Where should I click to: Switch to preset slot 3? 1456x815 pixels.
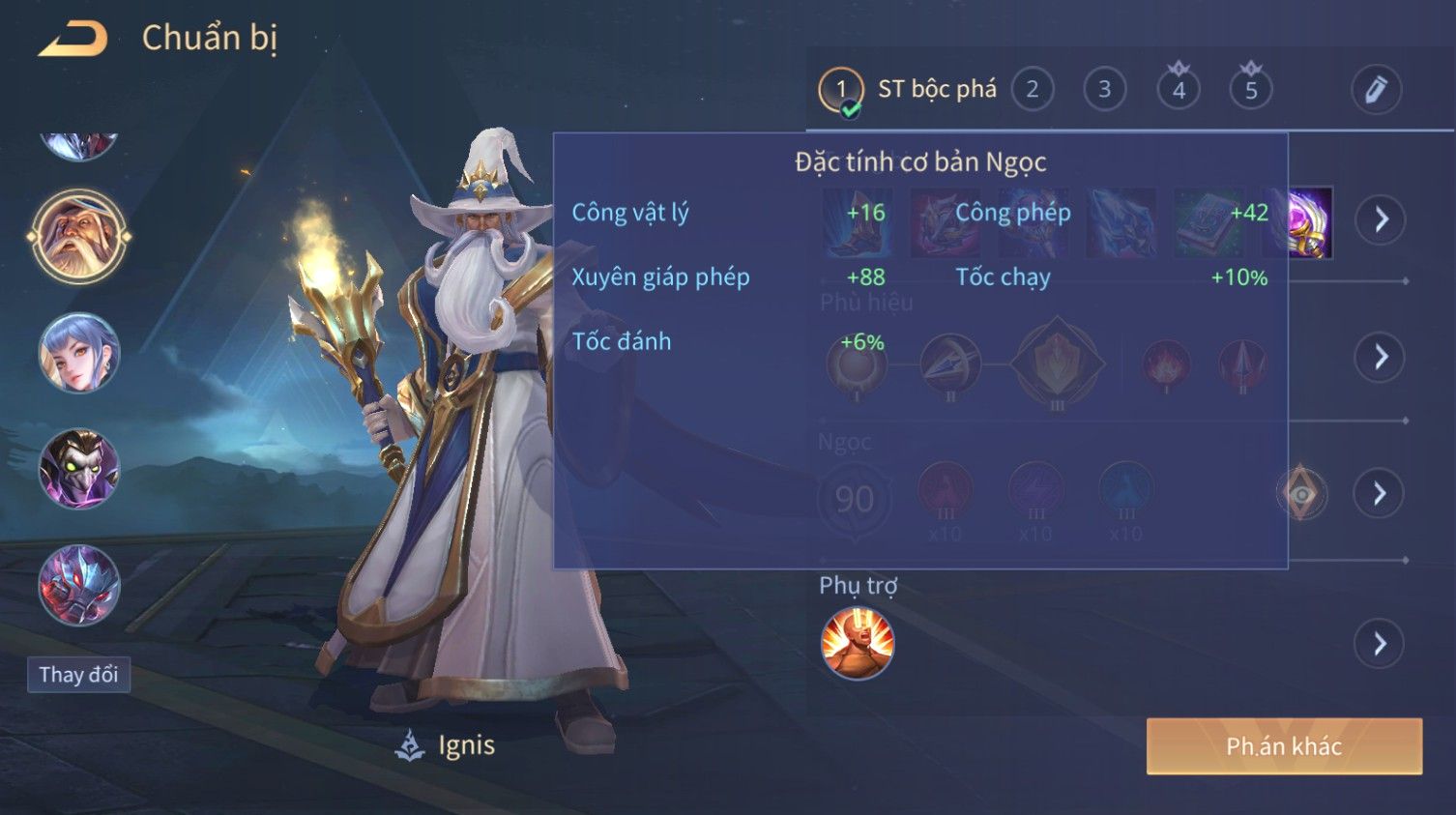click(1104, 90)
